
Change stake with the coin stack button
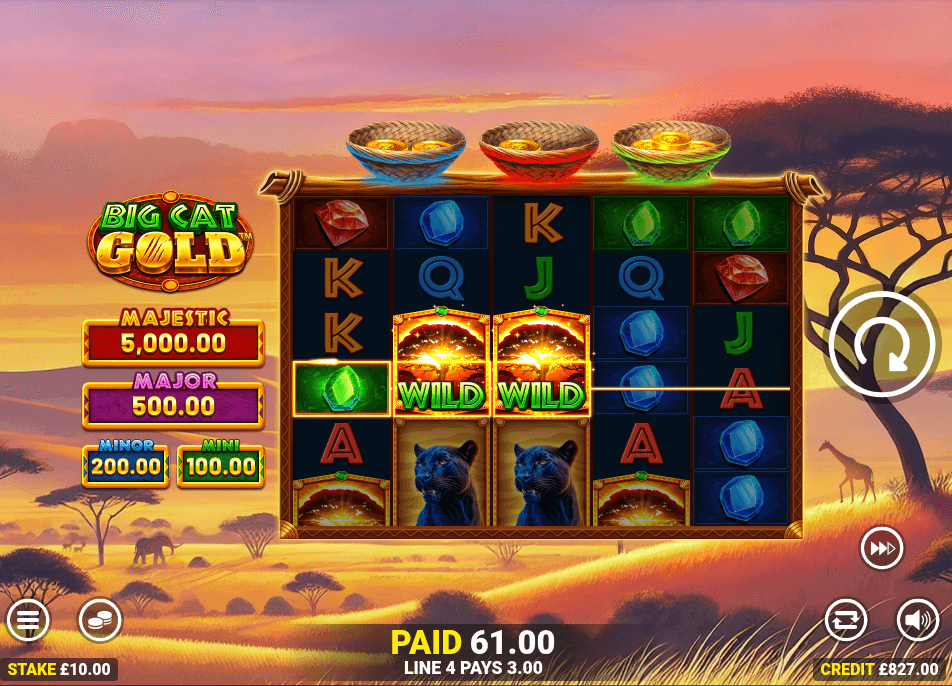(x=100, y=621)
